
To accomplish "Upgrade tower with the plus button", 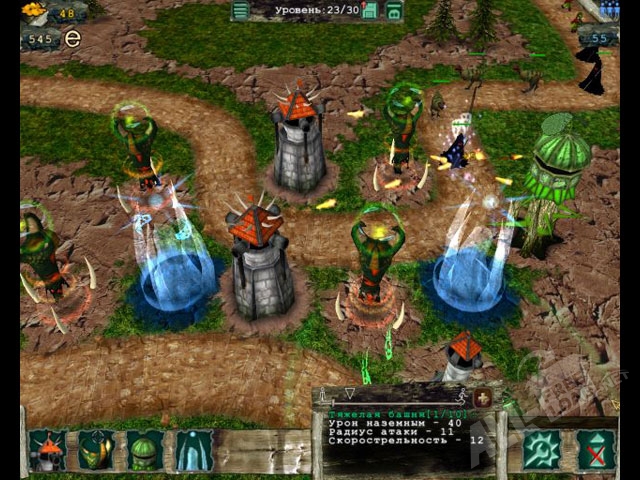I will pyautogui.click(x=484, y=398).
